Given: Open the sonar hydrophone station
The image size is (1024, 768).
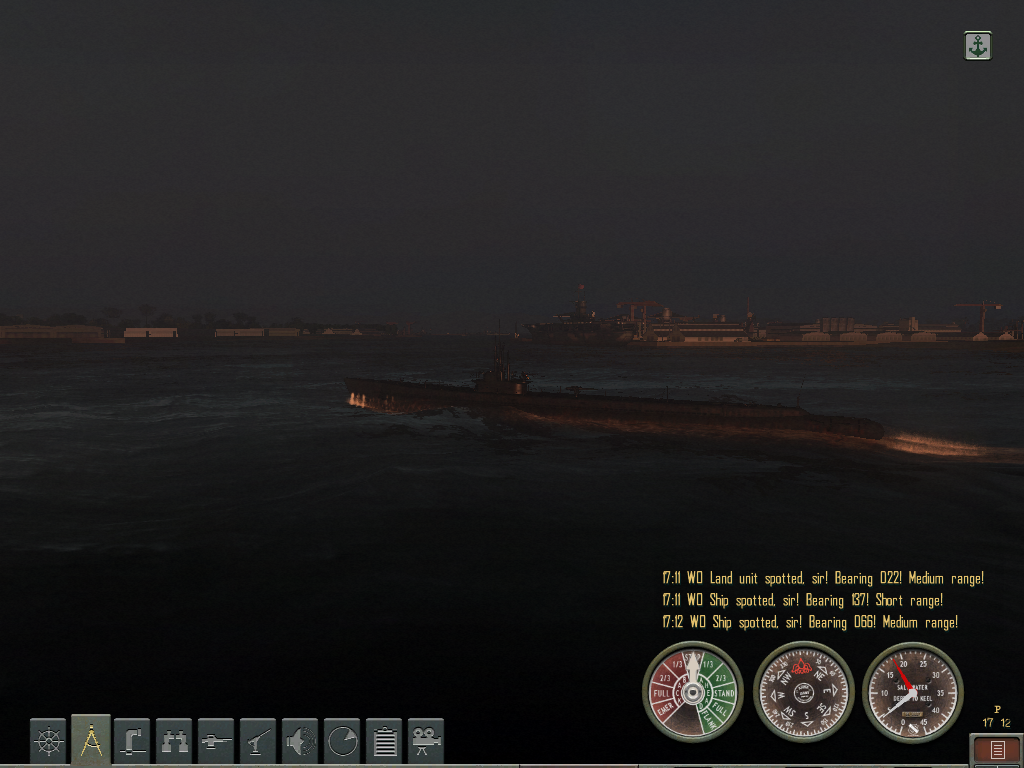Looking at the screenshot, I should [x=300, y=741].
